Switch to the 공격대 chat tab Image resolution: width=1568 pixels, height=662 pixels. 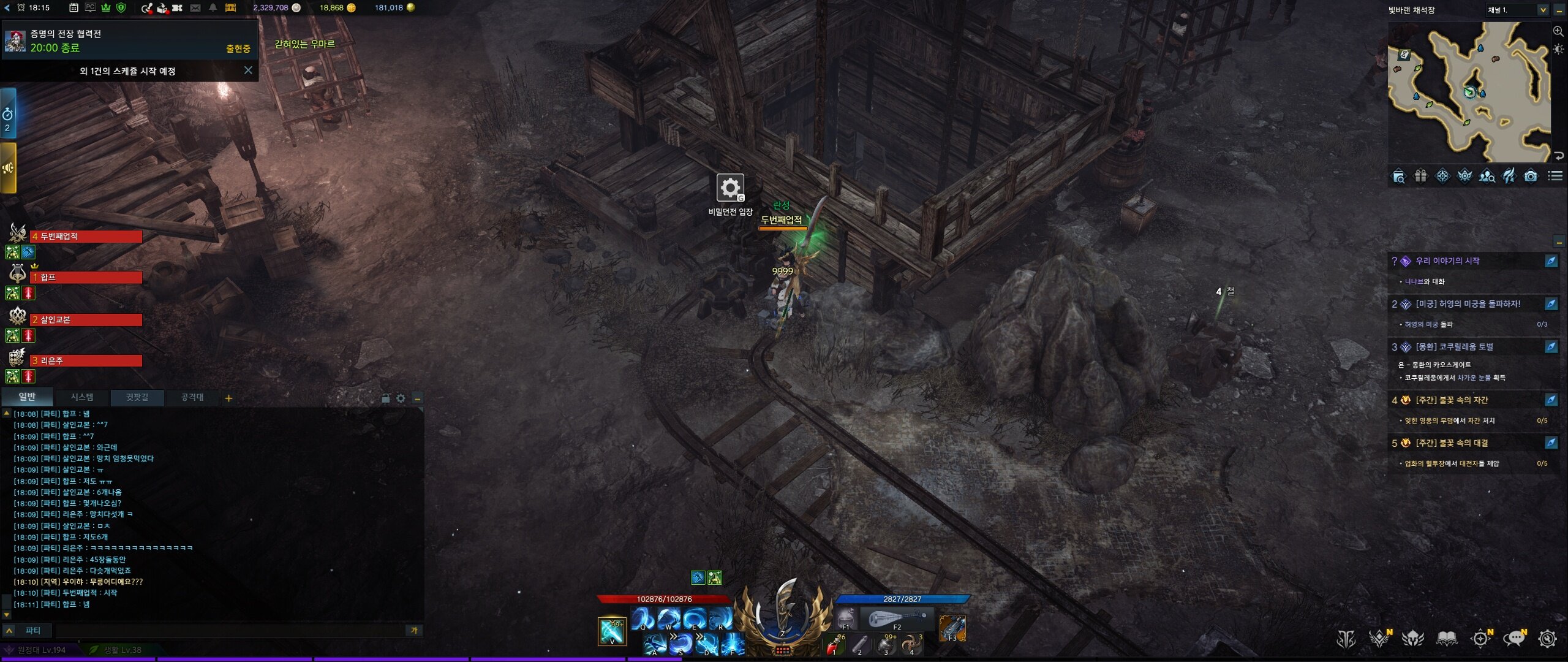coord(192,398)
